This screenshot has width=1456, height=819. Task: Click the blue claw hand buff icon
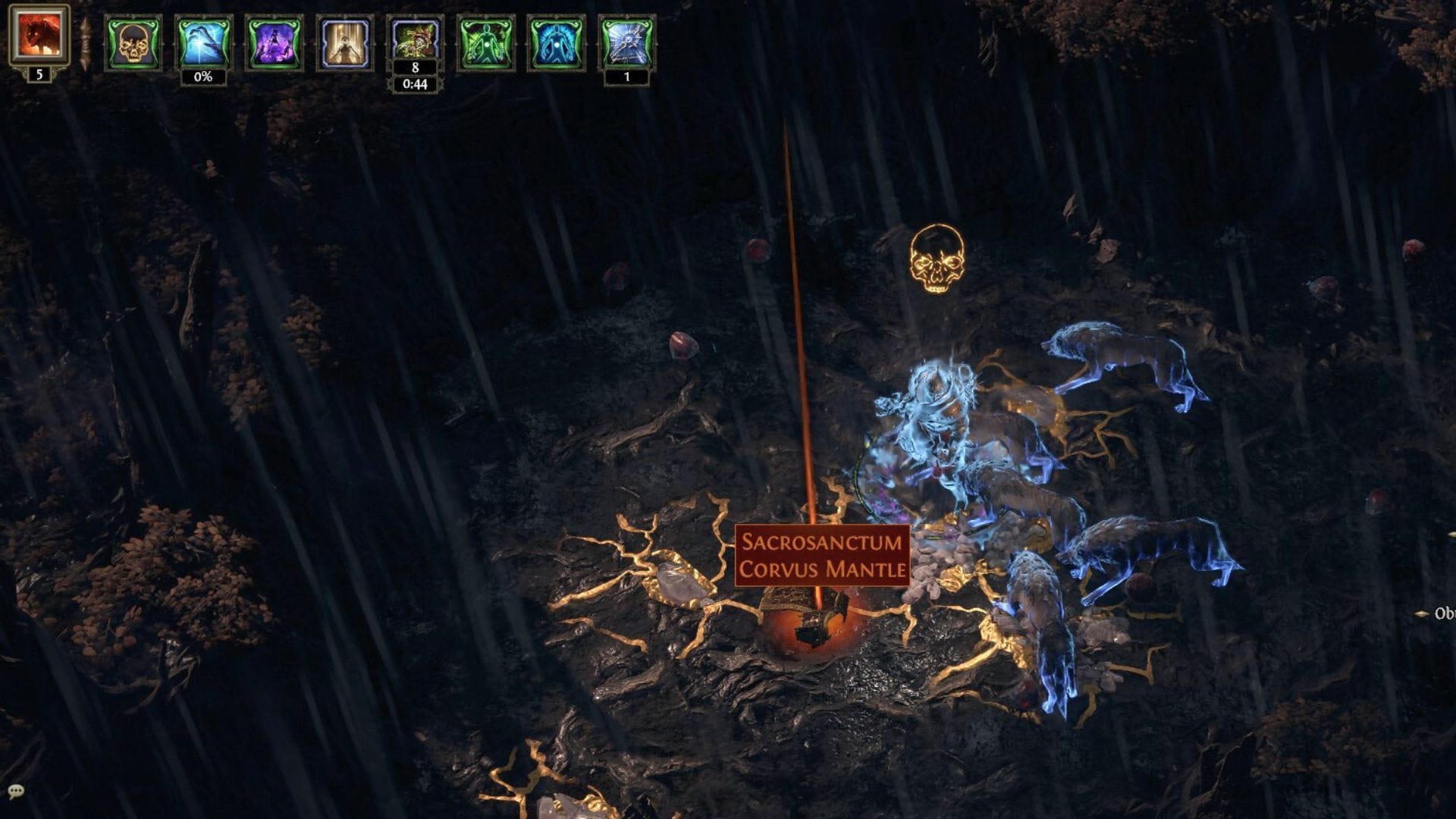[x=203, y=42]
